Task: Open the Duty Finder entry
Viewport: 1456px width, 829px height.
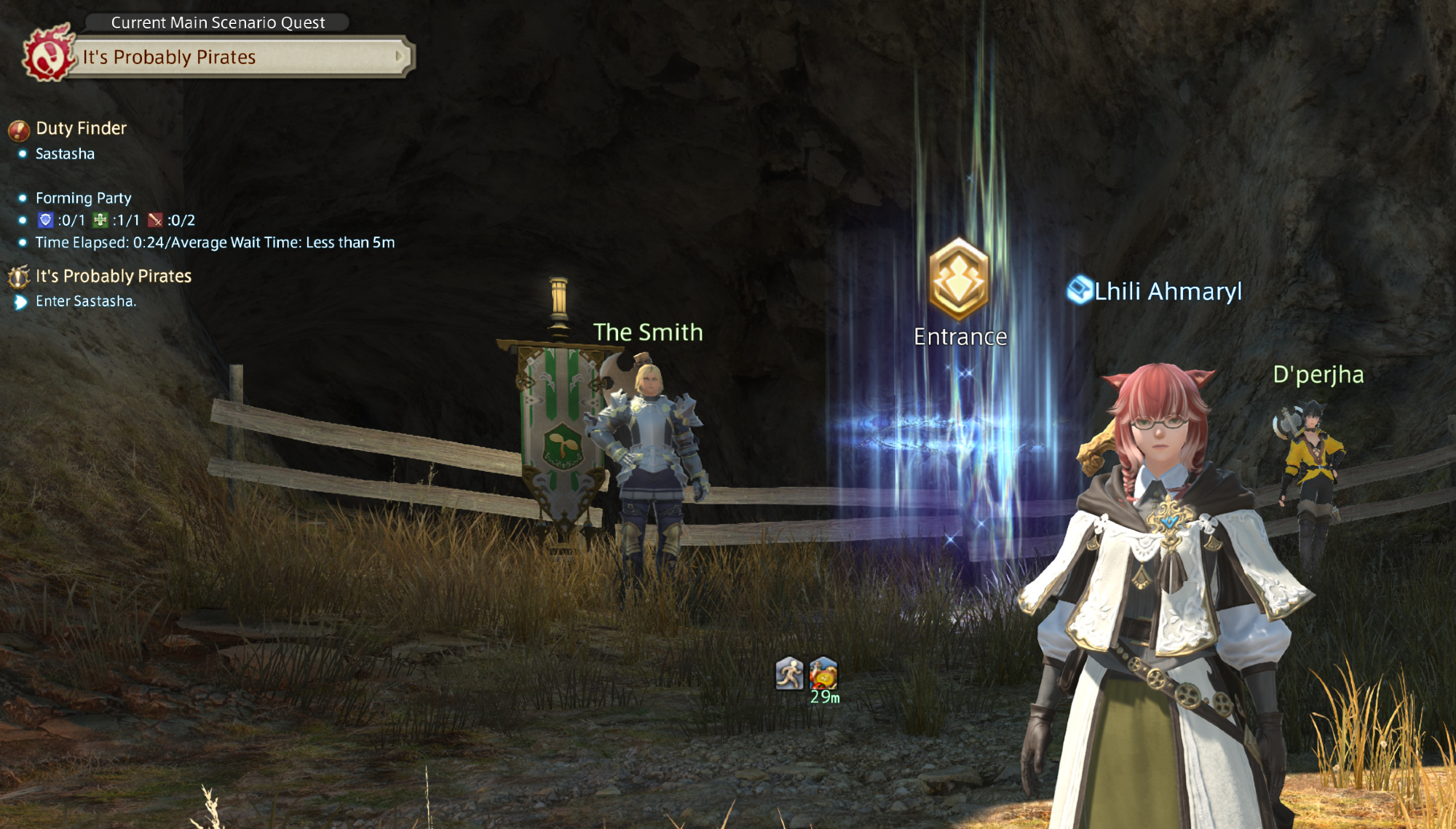Action: [81, 129]
